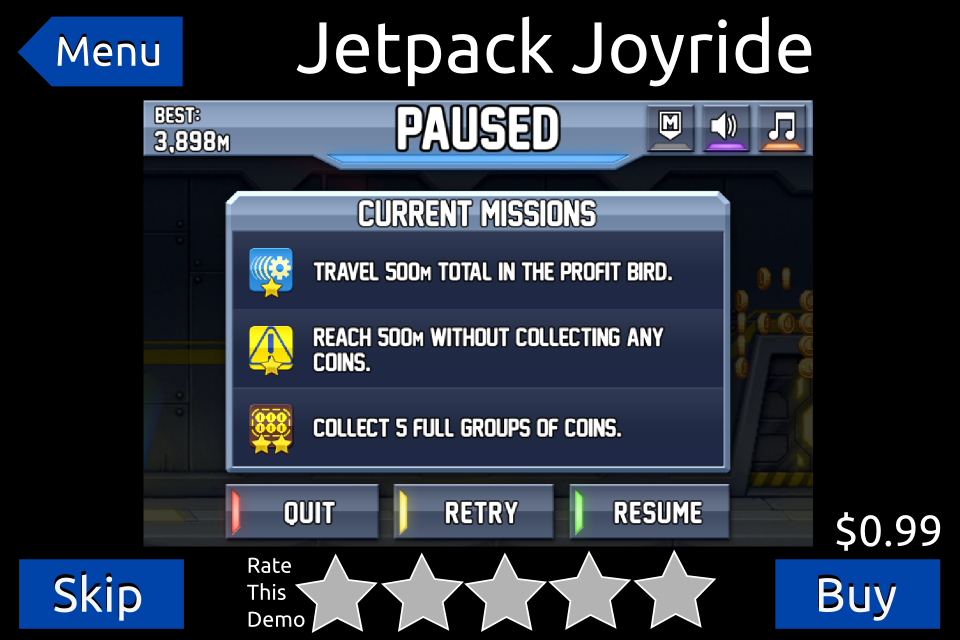Click the M badge icon in top bar
This screenshot has width=960, height=640.
(x=670, y=128)
